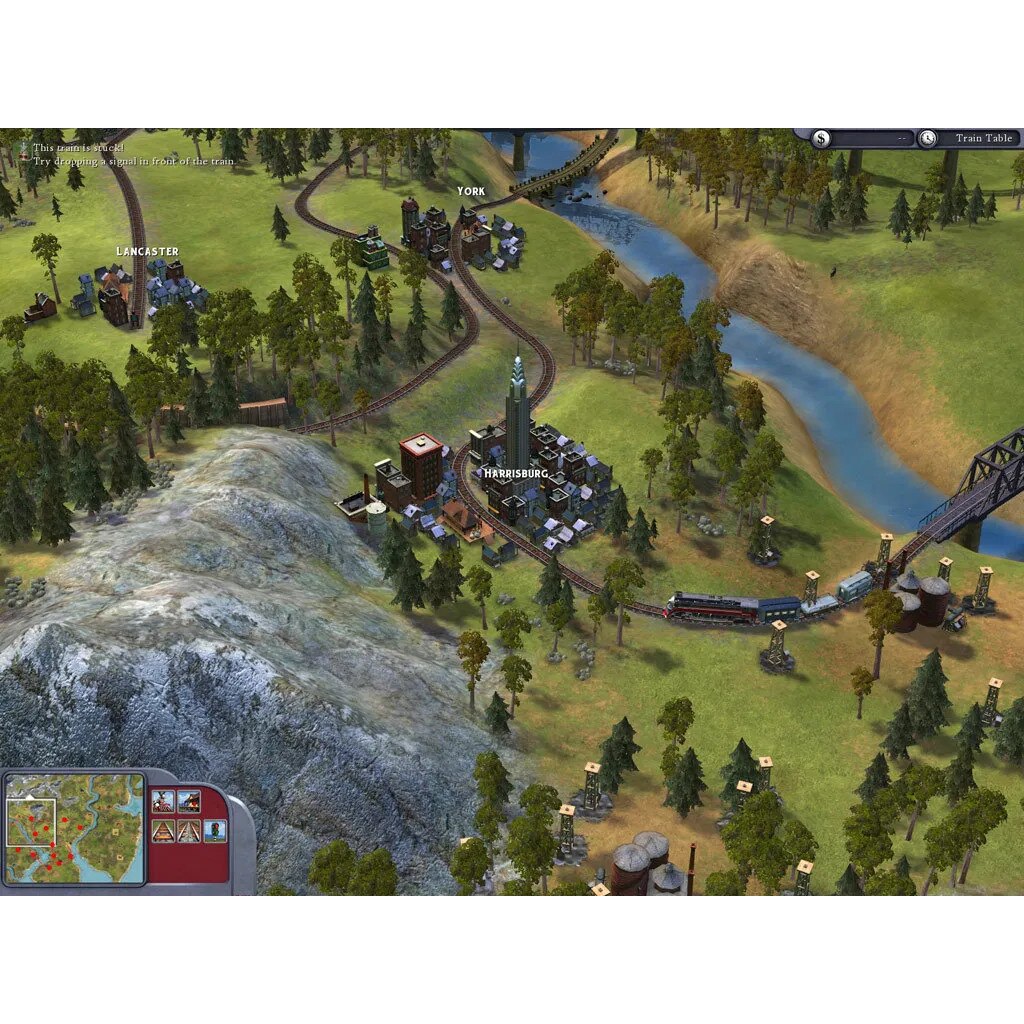Open the Train Table
This screenshot has height=1024, width=1024.
[x=983, y=138]
